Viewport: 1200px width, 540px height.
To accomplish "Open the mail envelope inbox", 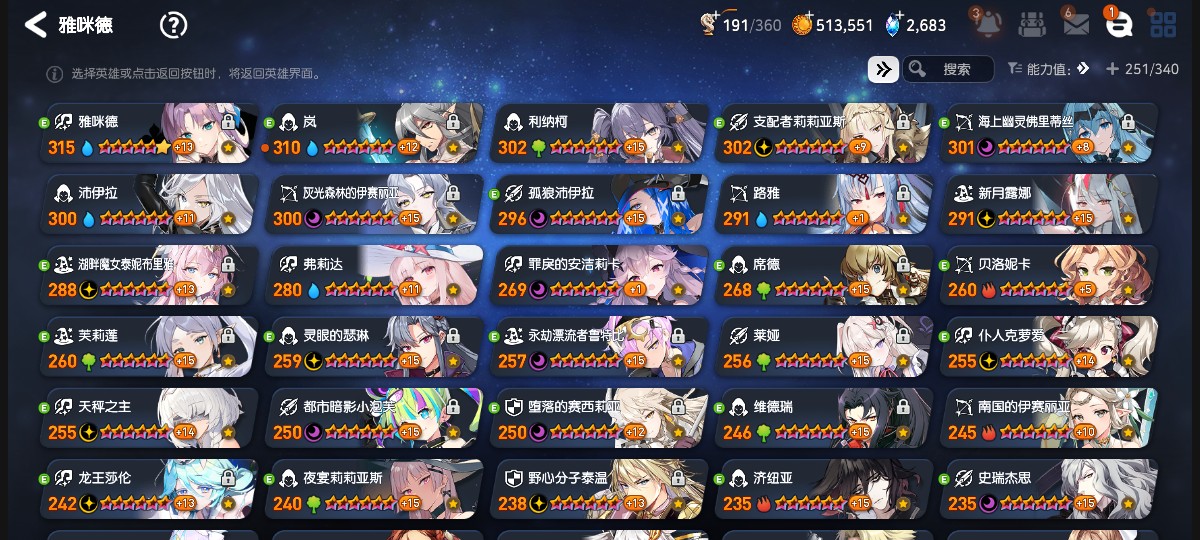I will tap(1075, 25).
